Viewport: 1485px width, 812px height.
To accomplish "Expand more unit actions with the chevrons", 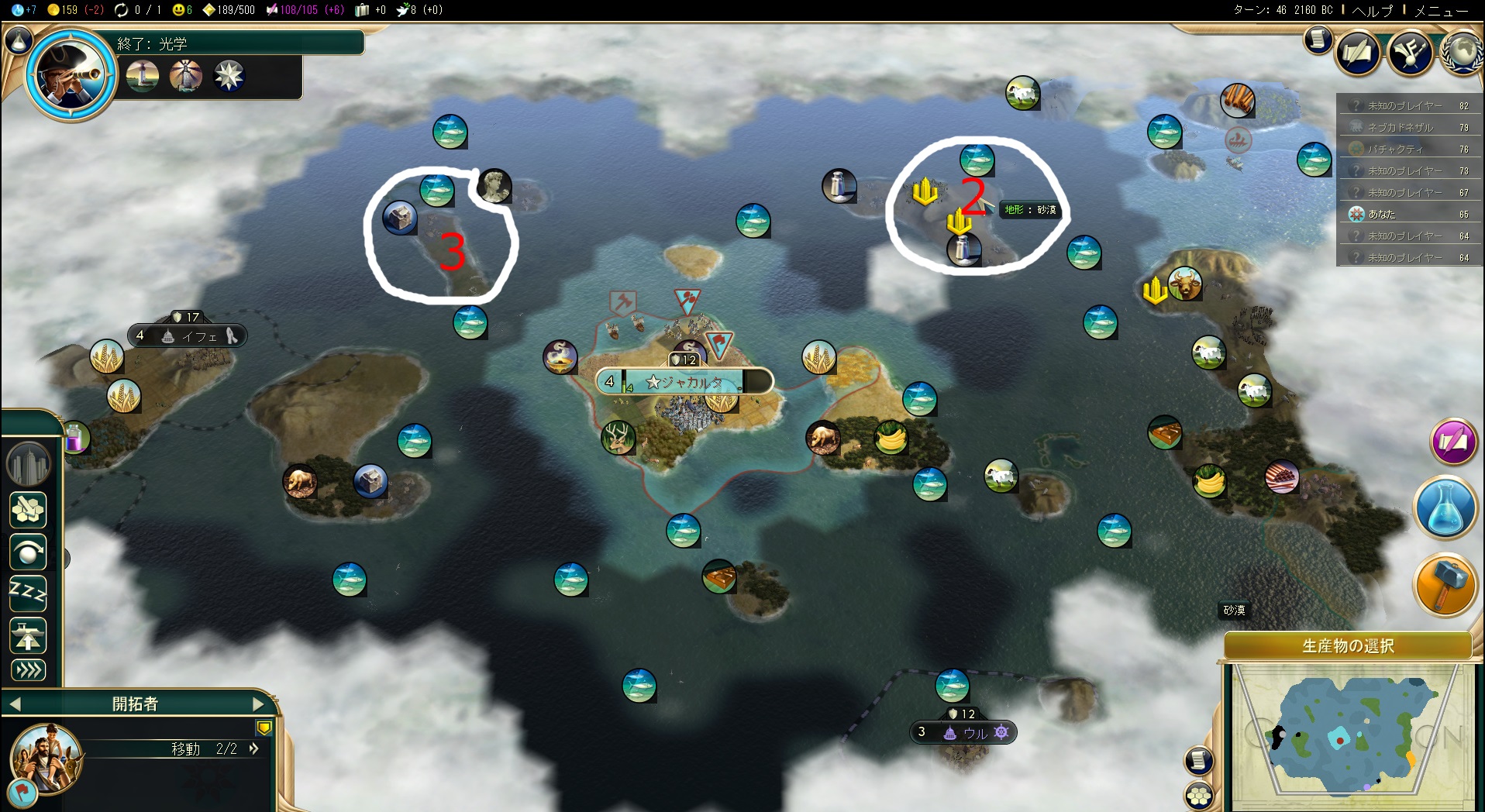I will tap(28, 670).
